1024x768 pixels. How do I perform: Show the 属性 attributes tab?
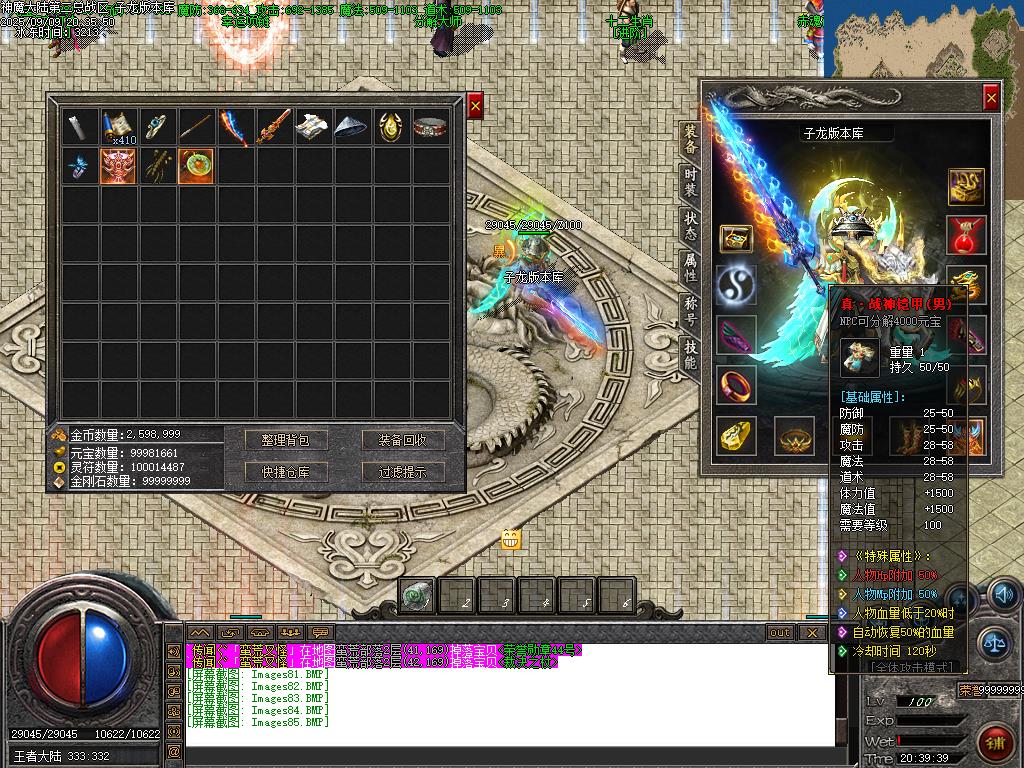click(x=691, y=267)
